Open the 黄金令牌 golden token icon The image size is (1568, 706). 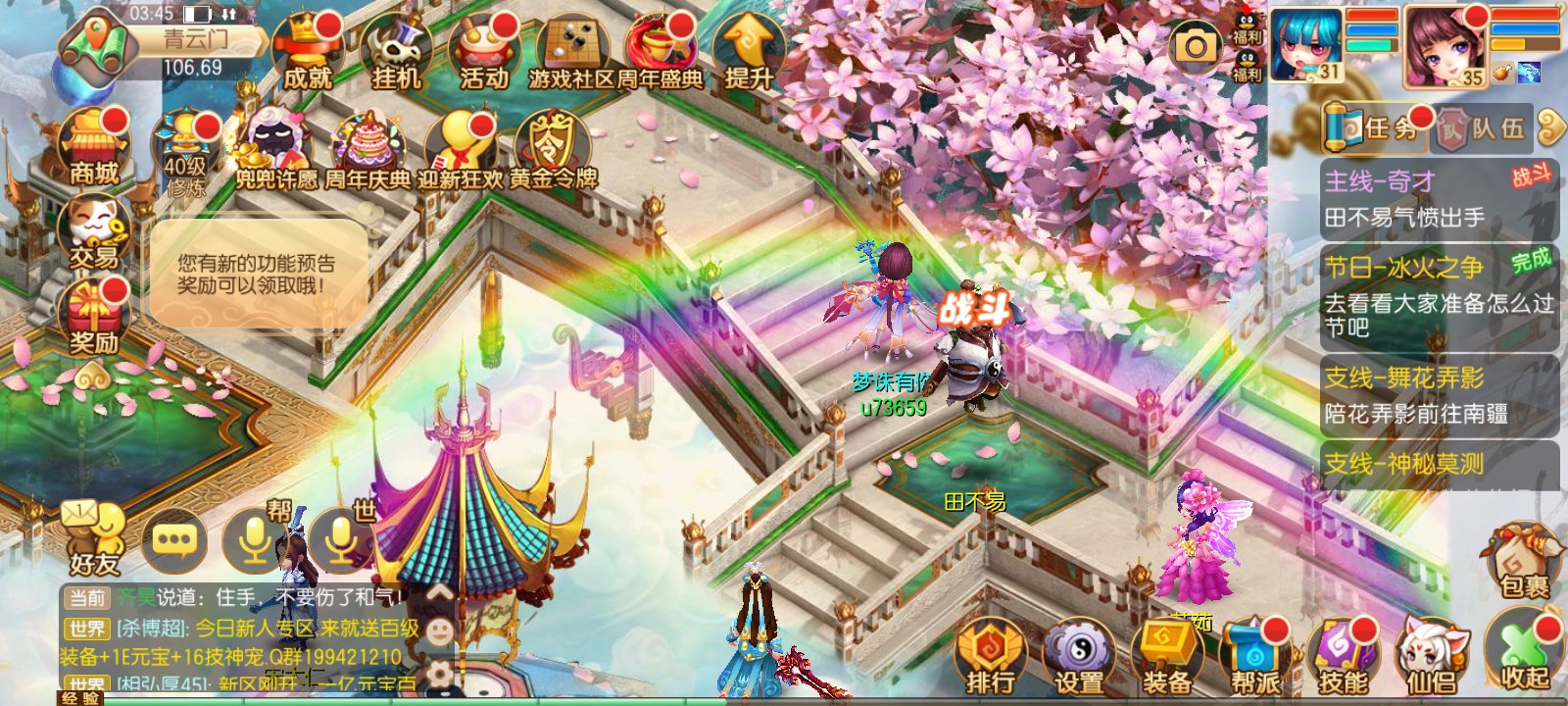tap(553, 150)
